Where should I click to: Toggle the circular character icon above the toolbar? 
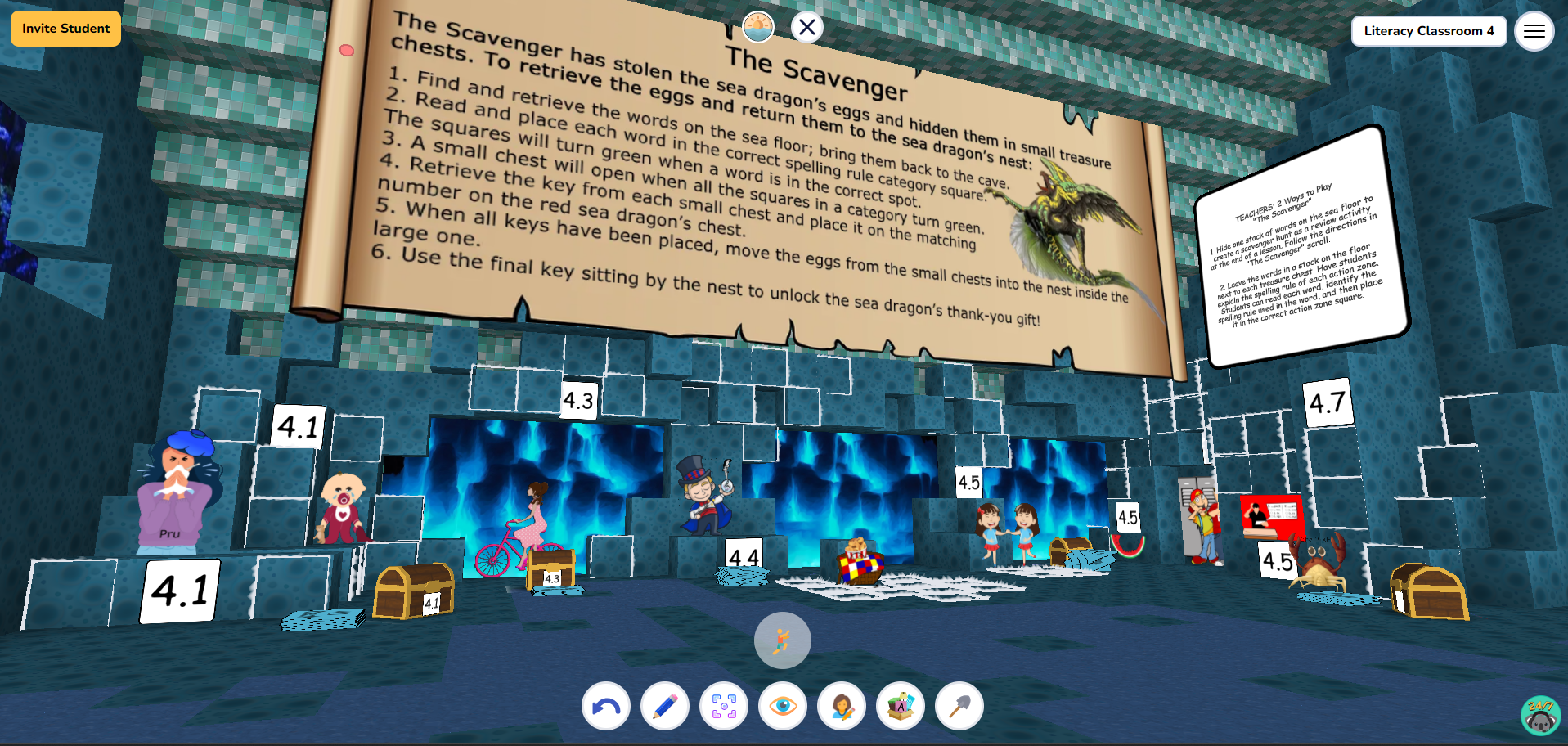782,640
